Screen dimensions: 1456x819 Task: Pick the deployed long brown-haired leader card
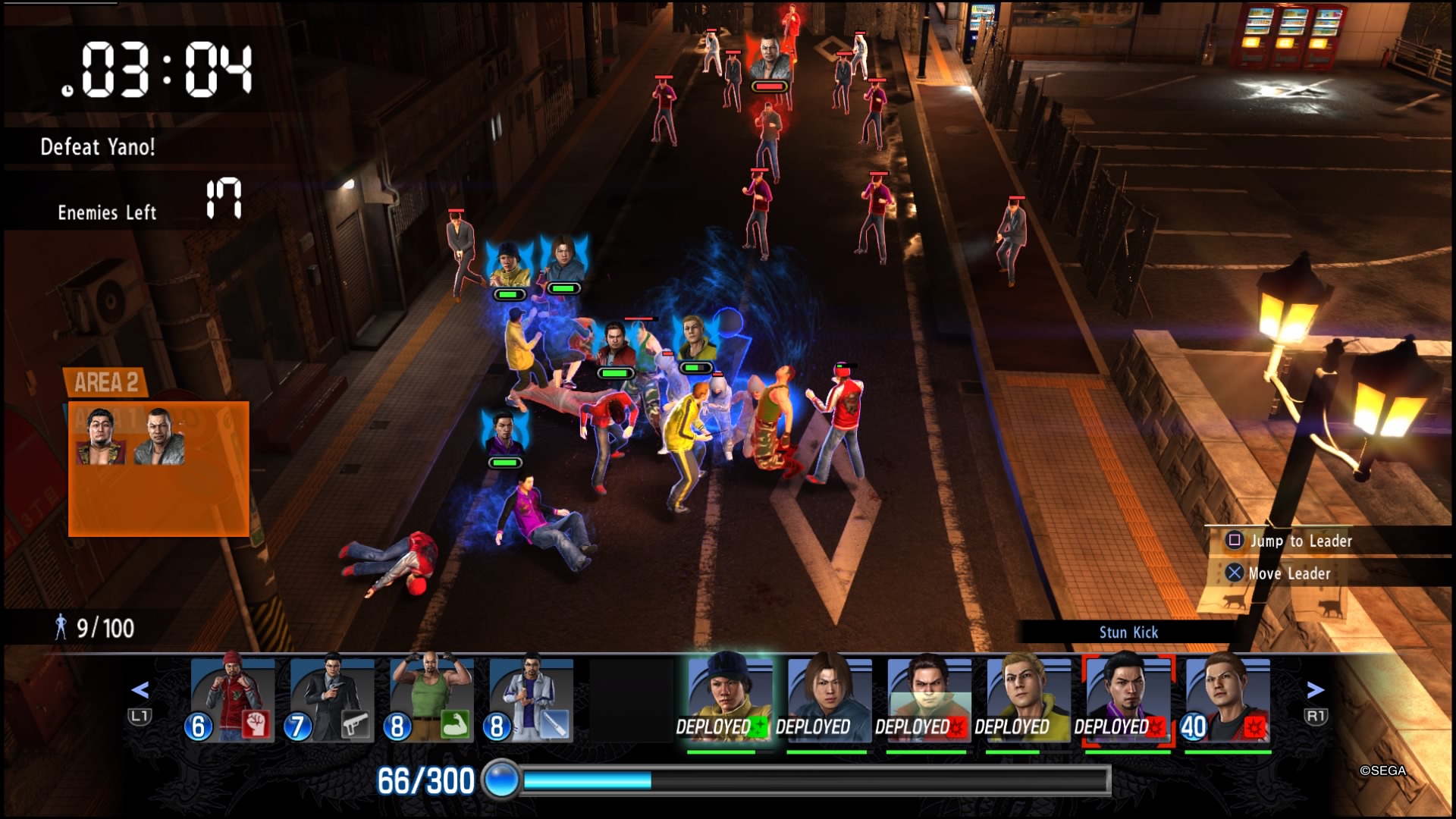click(828, 698)
